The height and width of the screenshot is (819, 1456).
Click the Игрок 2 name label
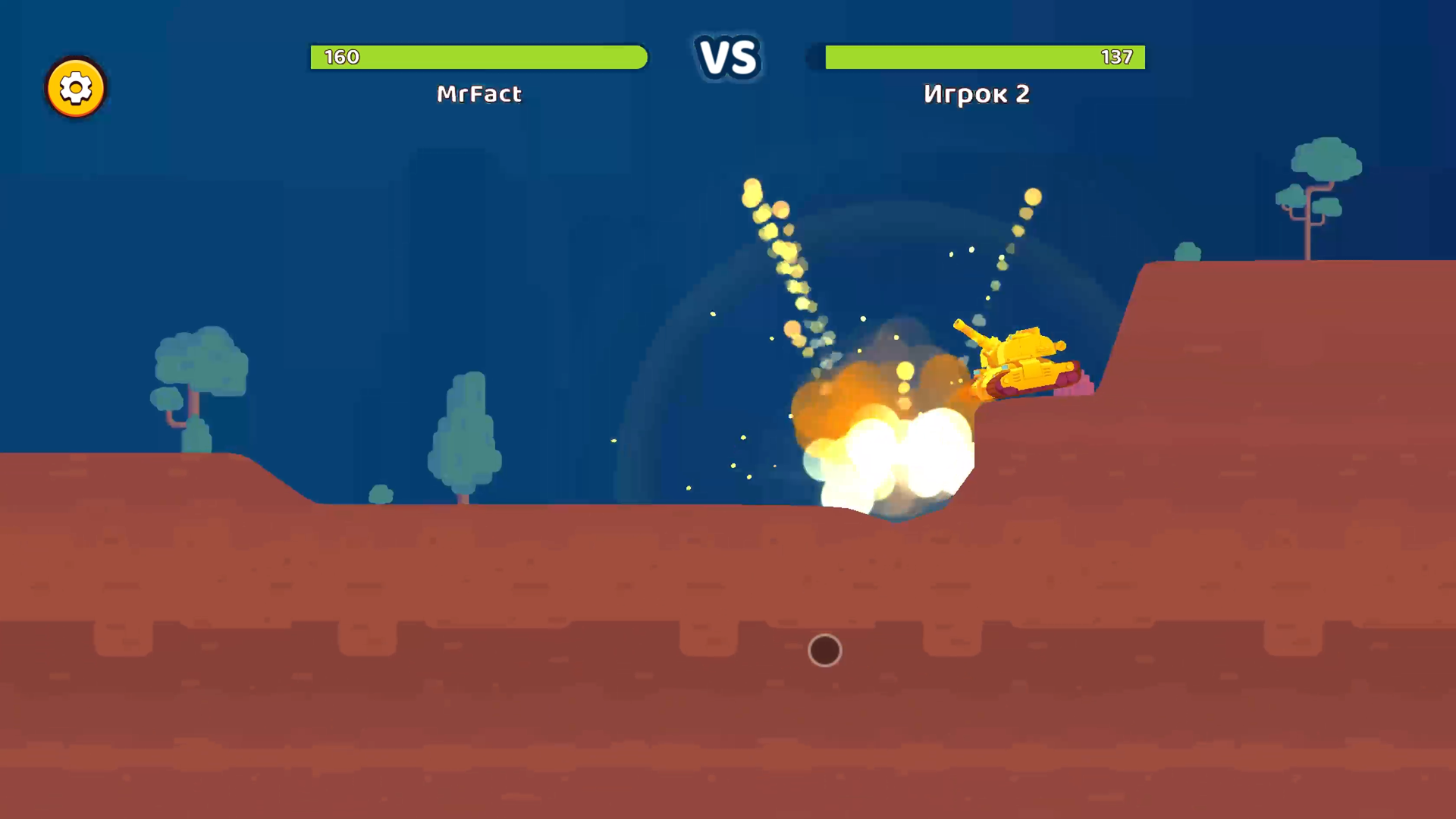point(977,94)
